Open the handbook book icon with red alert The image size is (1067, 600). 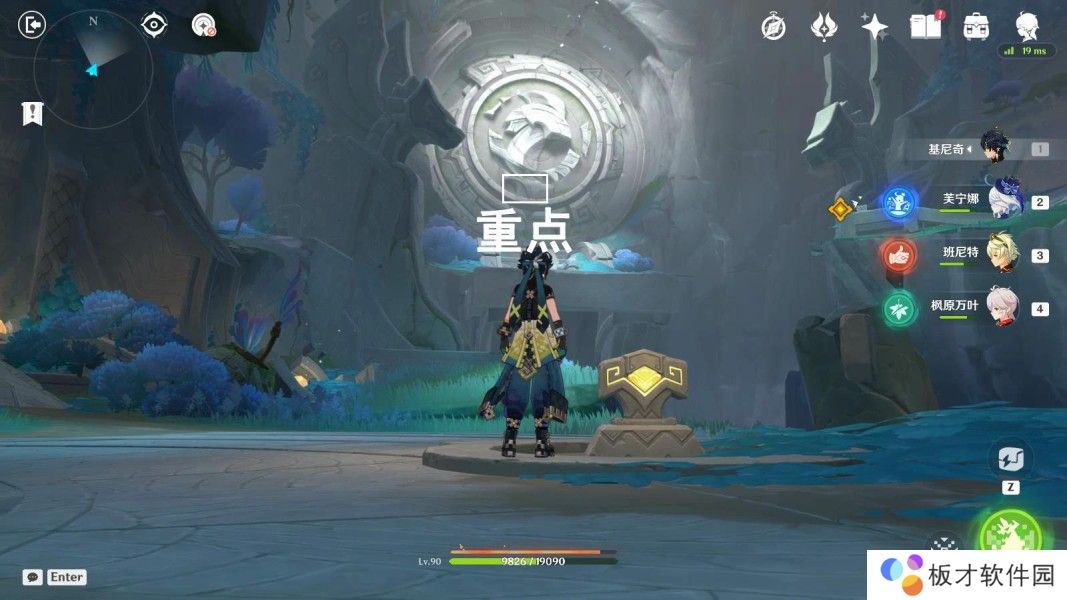click(926, 27)
